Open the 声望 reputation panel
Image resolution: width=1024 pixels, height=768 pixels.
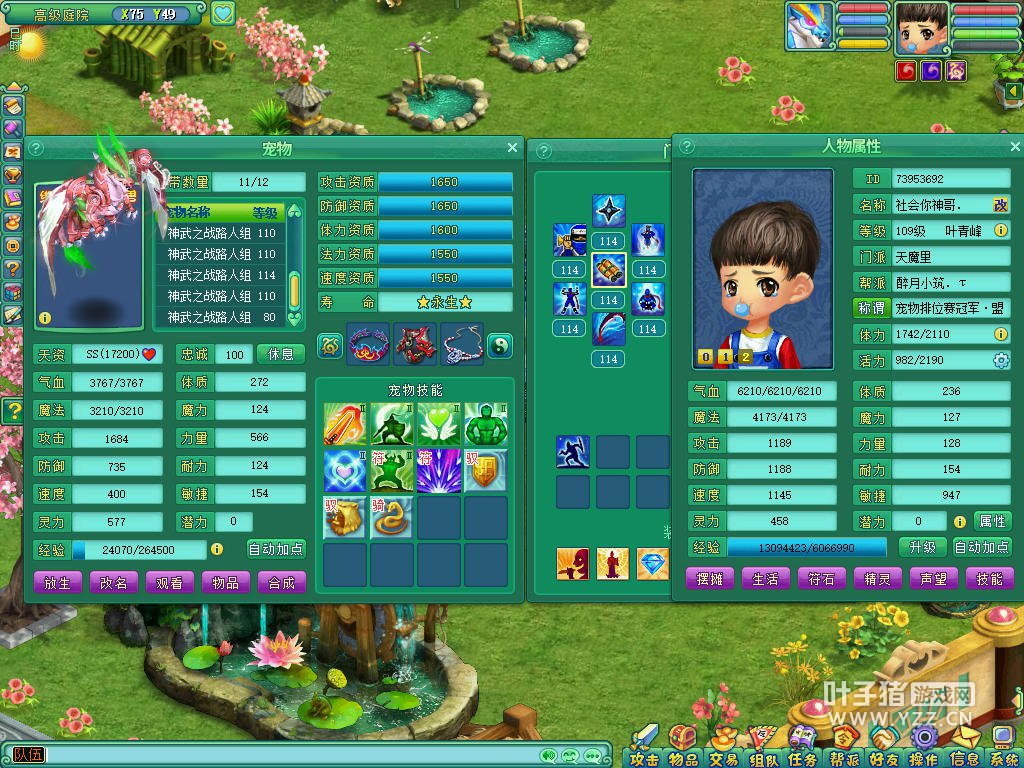pyautogui.click(x=933, y=579)
